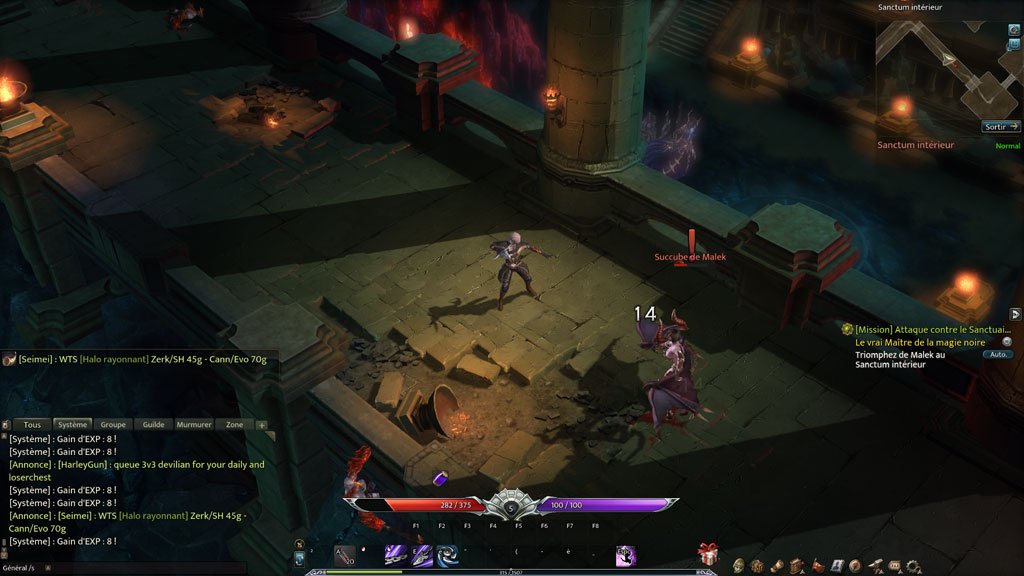
Task: Activate the swirling blue vortex skill
Action: pyautogui.click(x=447, y=555)
